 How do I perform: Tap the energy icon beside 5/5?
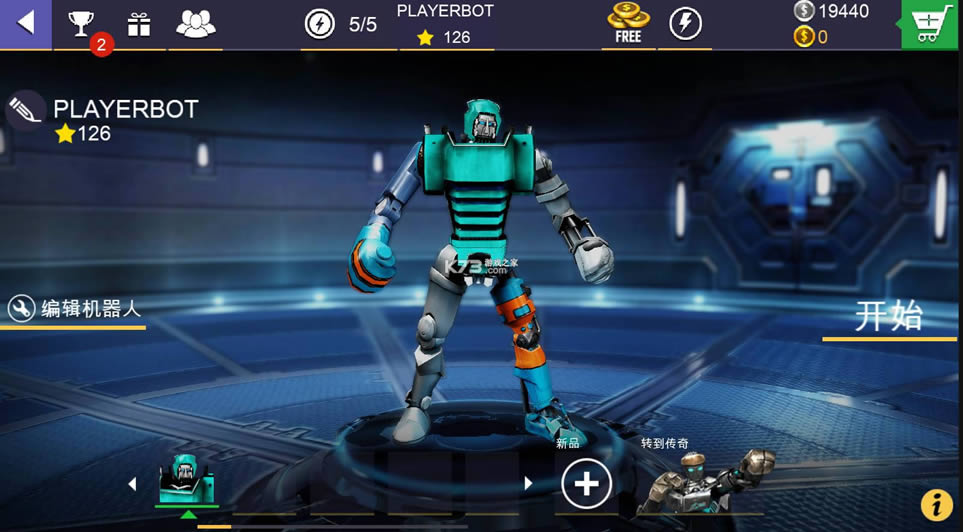[320, 24]
